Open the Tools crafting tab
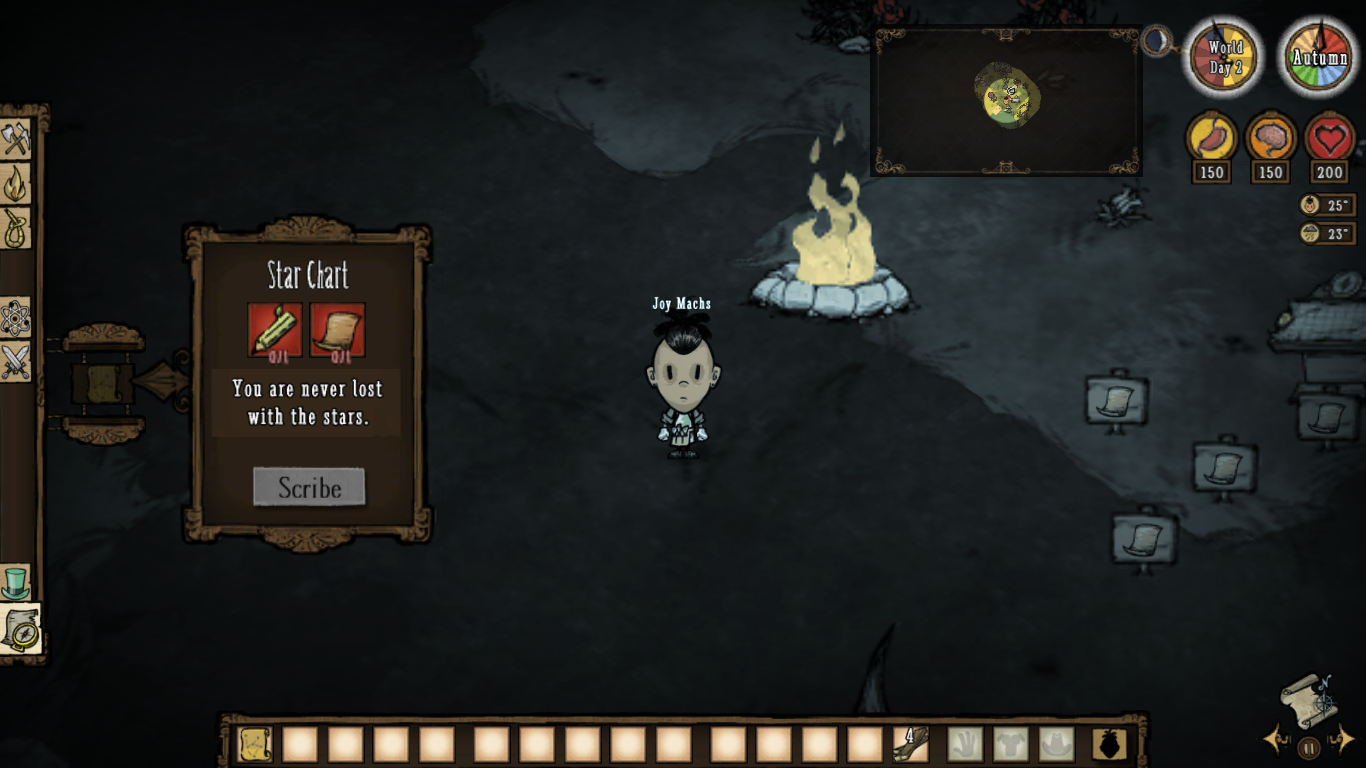This screenshot has height=768, width=1366. tap(16, 139)
